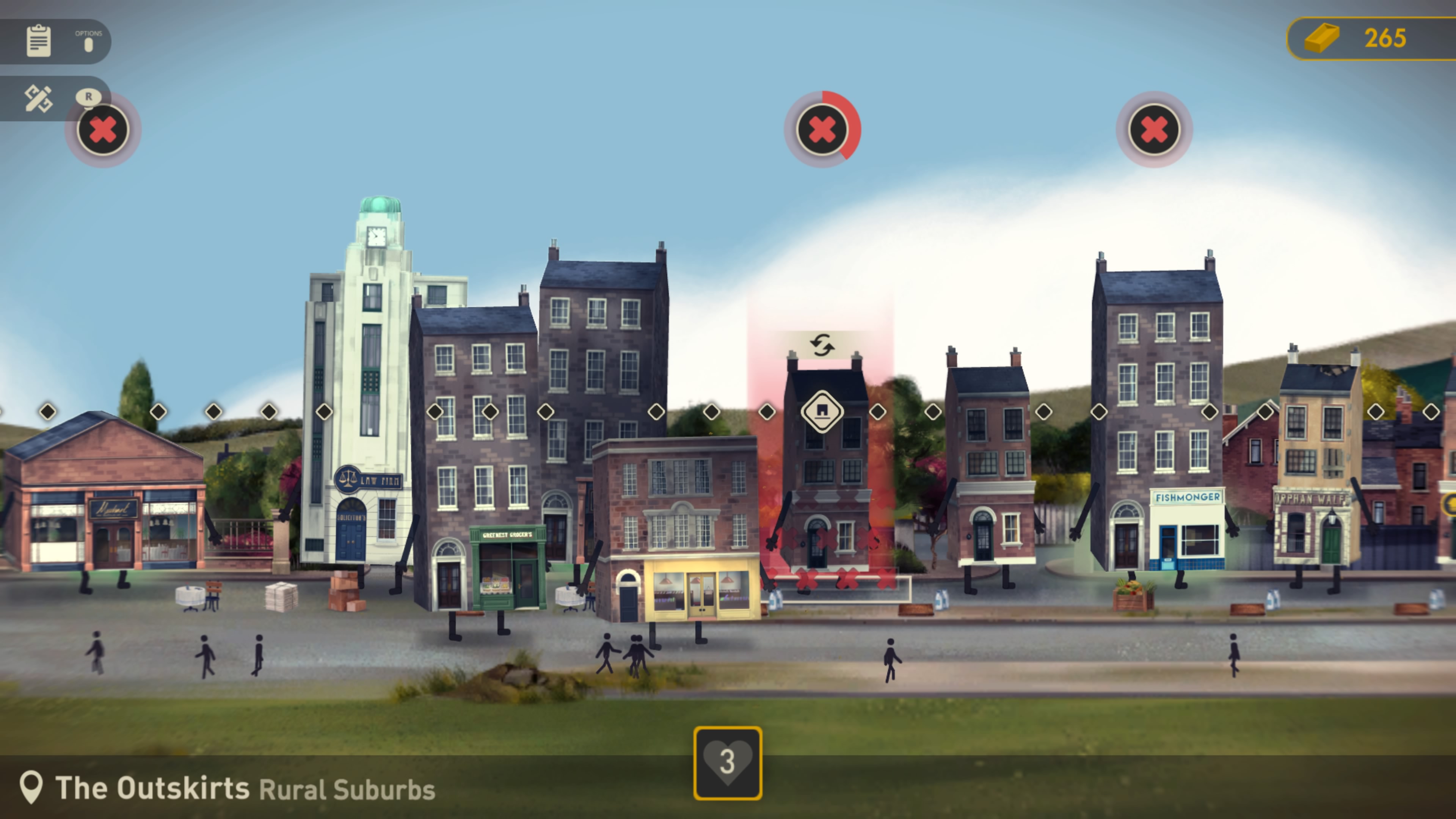This screenshot has height=819, width=1456.
Task: Click the heart badge showing 3
Action: pos(728,763)
